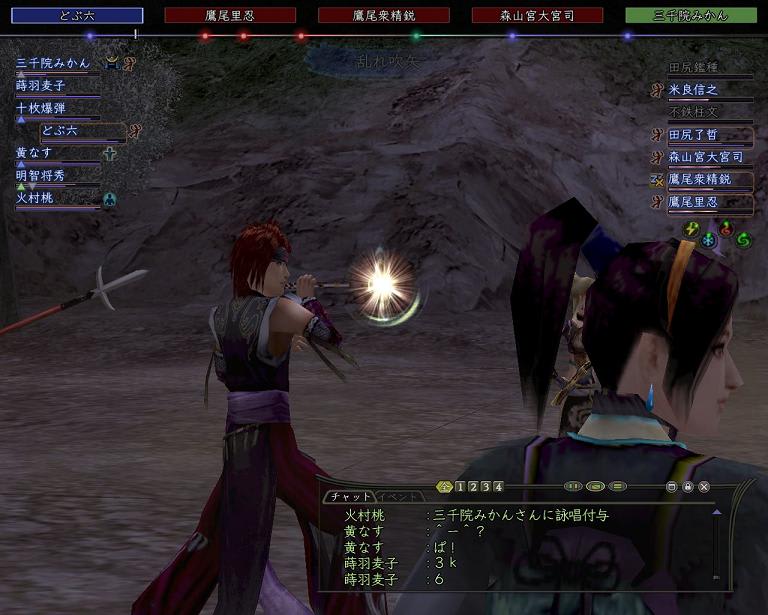Target enemy 米良信之 in the enemy list

click(x=708, y=90)
